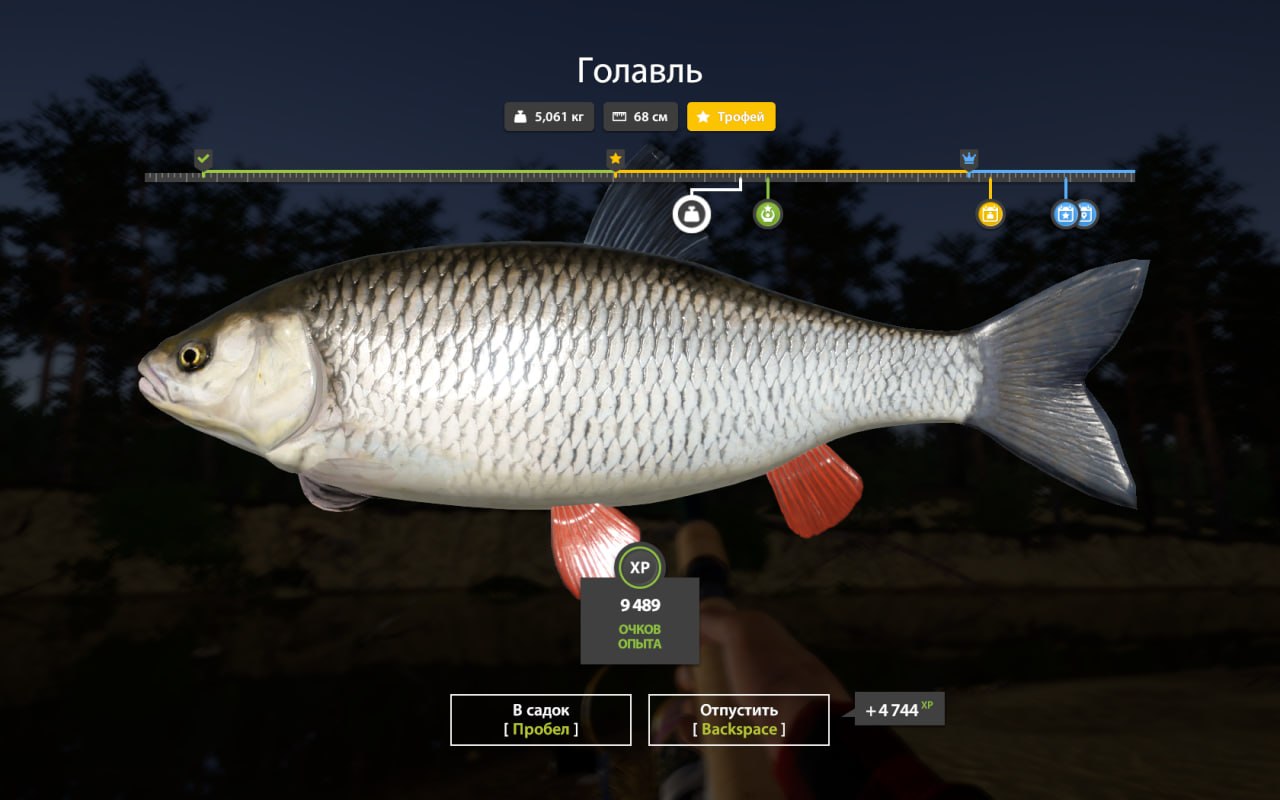Click the blue crown threshold flag
The width and height of the screenshot is (1280, 800).
969,159
